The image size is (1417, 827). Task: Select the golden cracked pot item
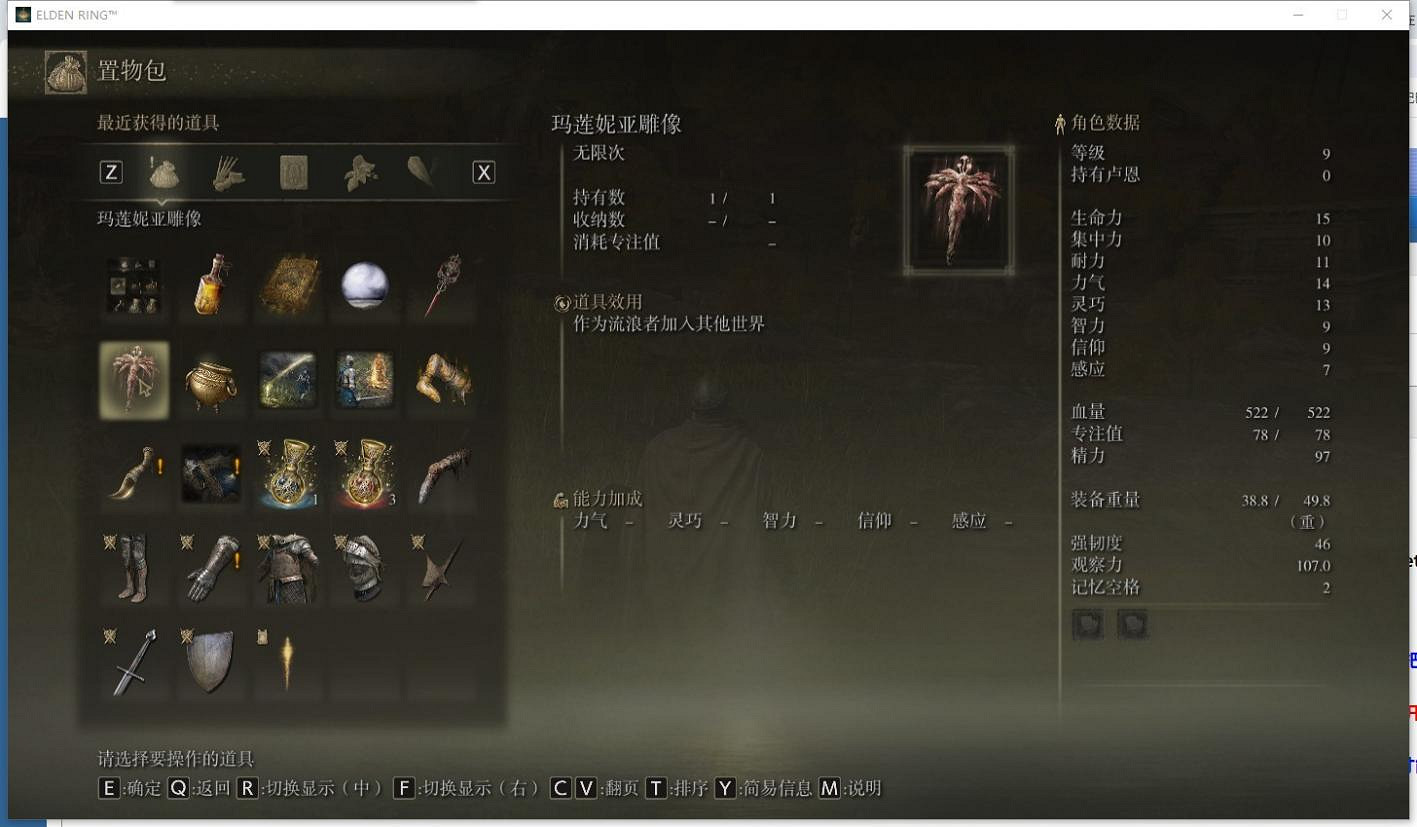(x=211, y=379)
